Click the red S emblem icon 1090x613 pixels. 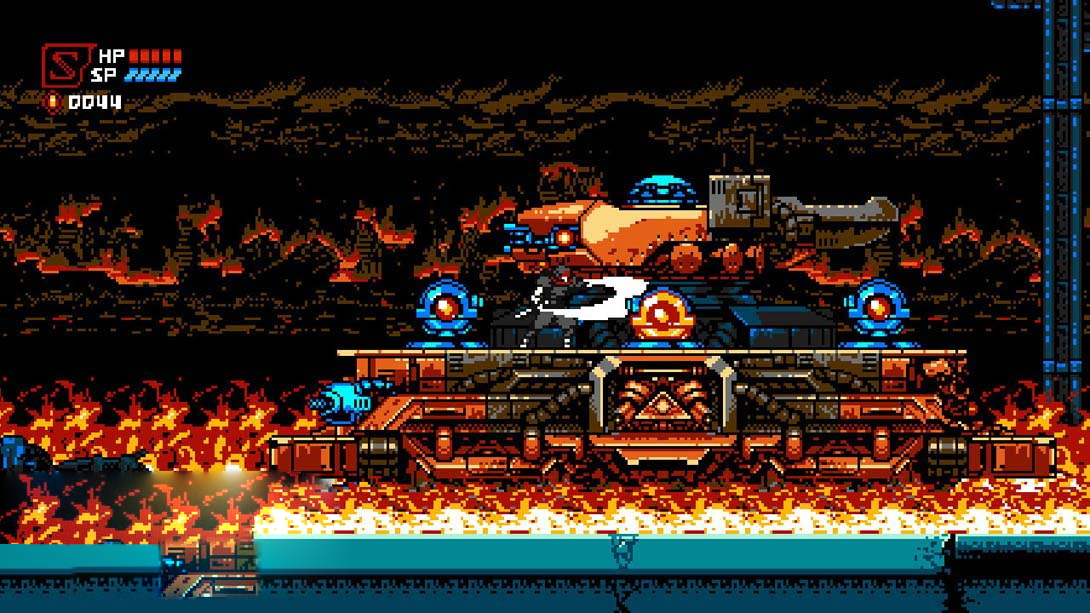click(x=64, y=65)
